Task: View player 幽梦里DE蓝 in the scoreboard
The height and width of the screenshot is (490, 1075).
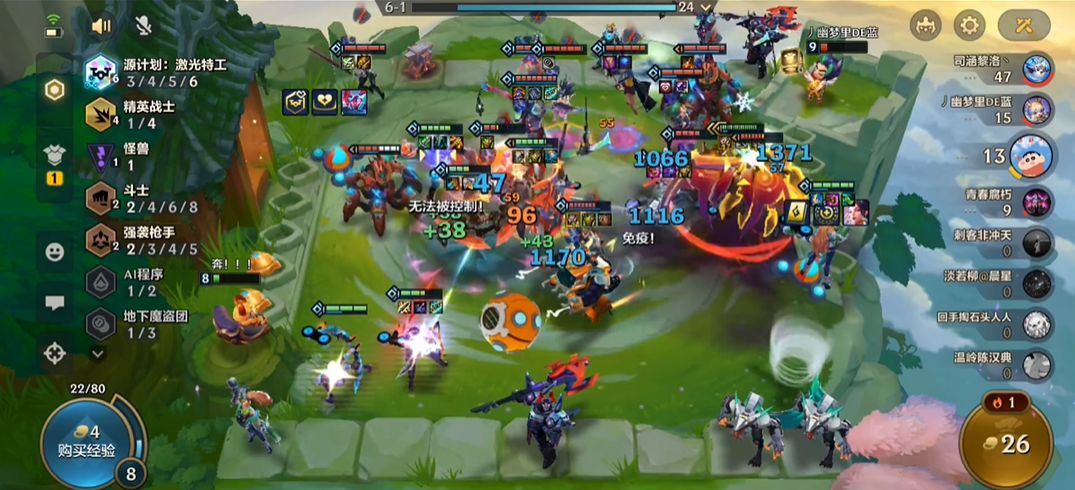Action: point(1036,109)
